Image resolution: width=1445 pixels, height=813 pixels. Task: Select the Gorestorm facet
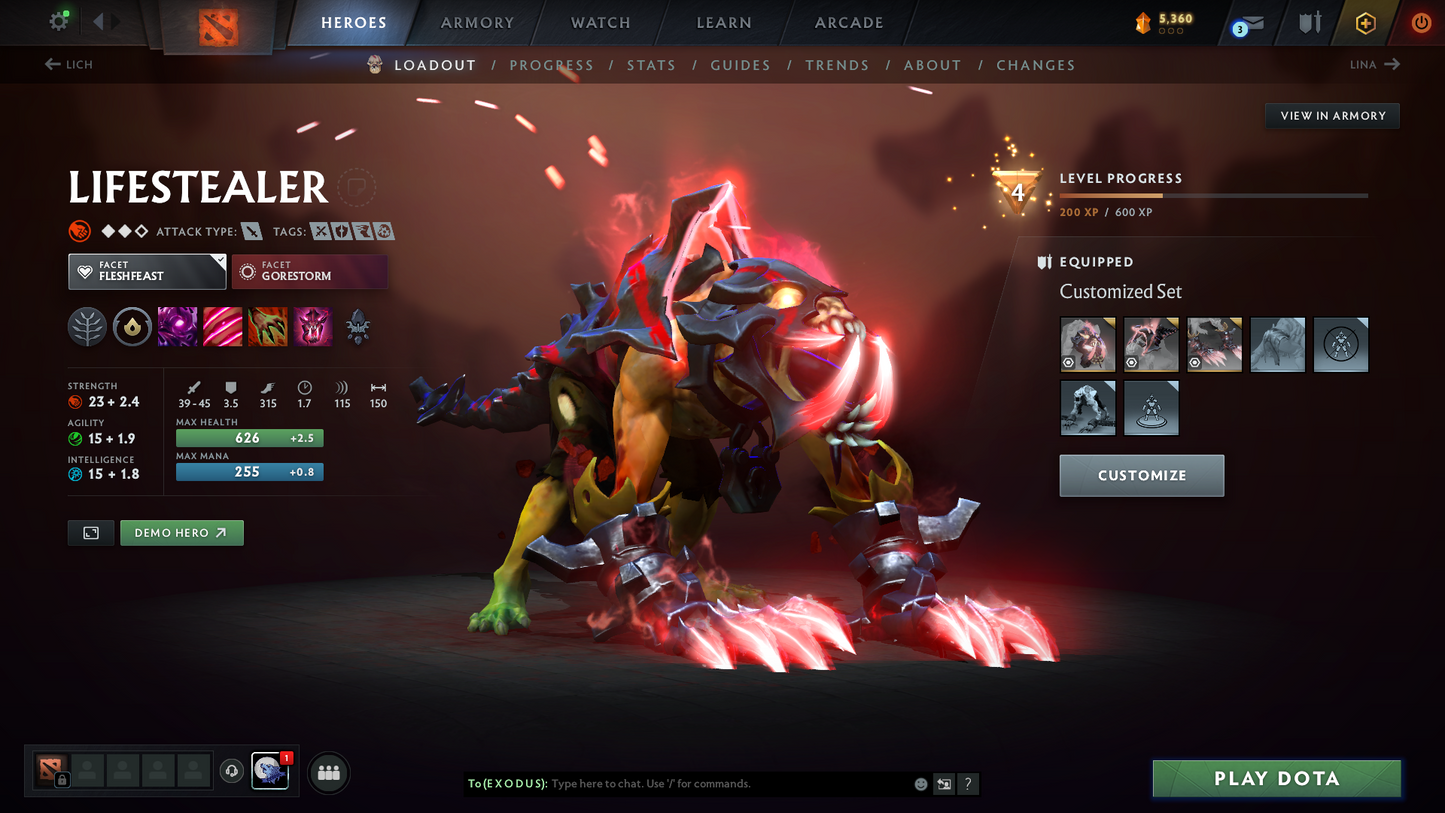click(309, 271)
